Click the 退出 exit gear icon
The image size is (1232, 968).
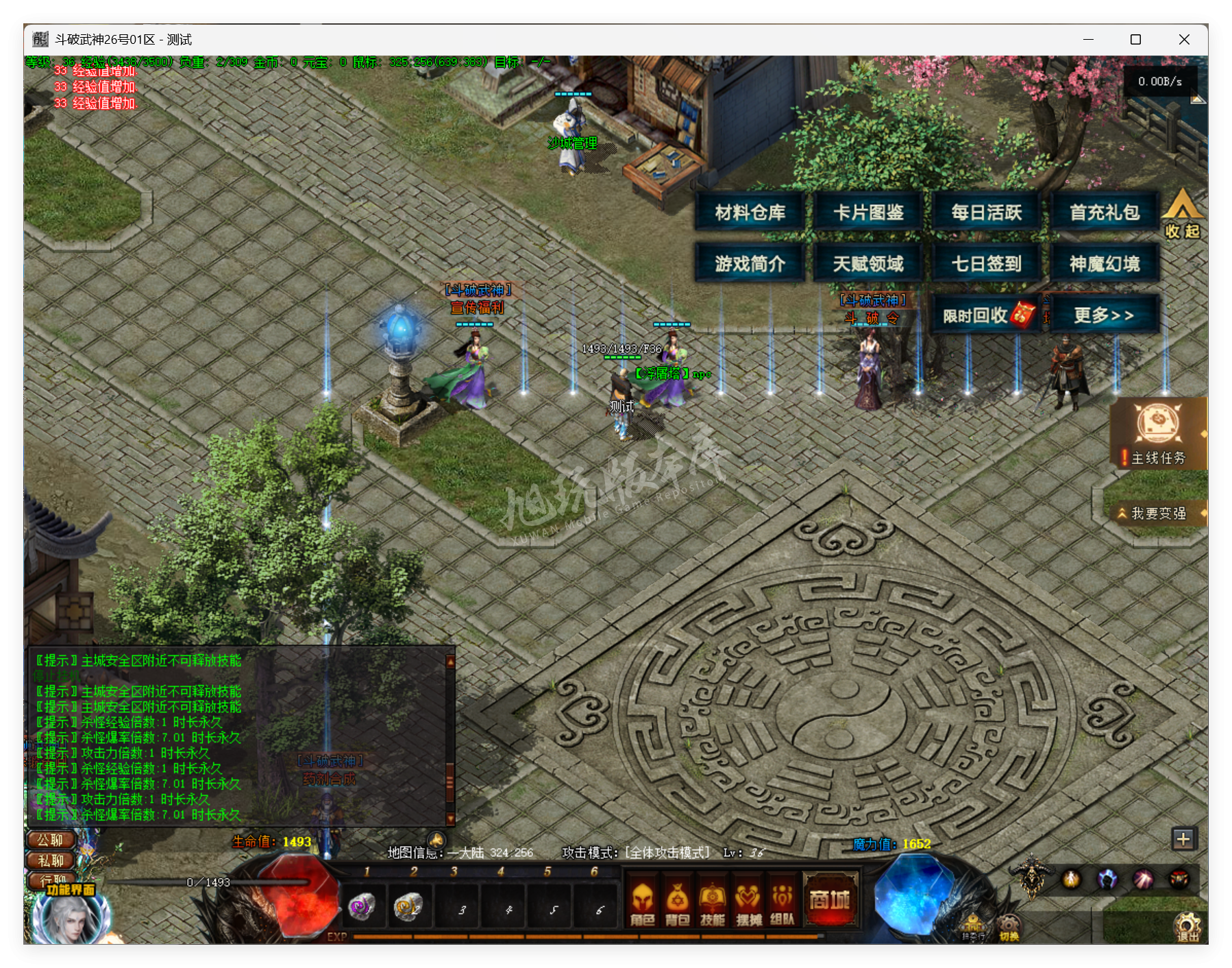1187,927
